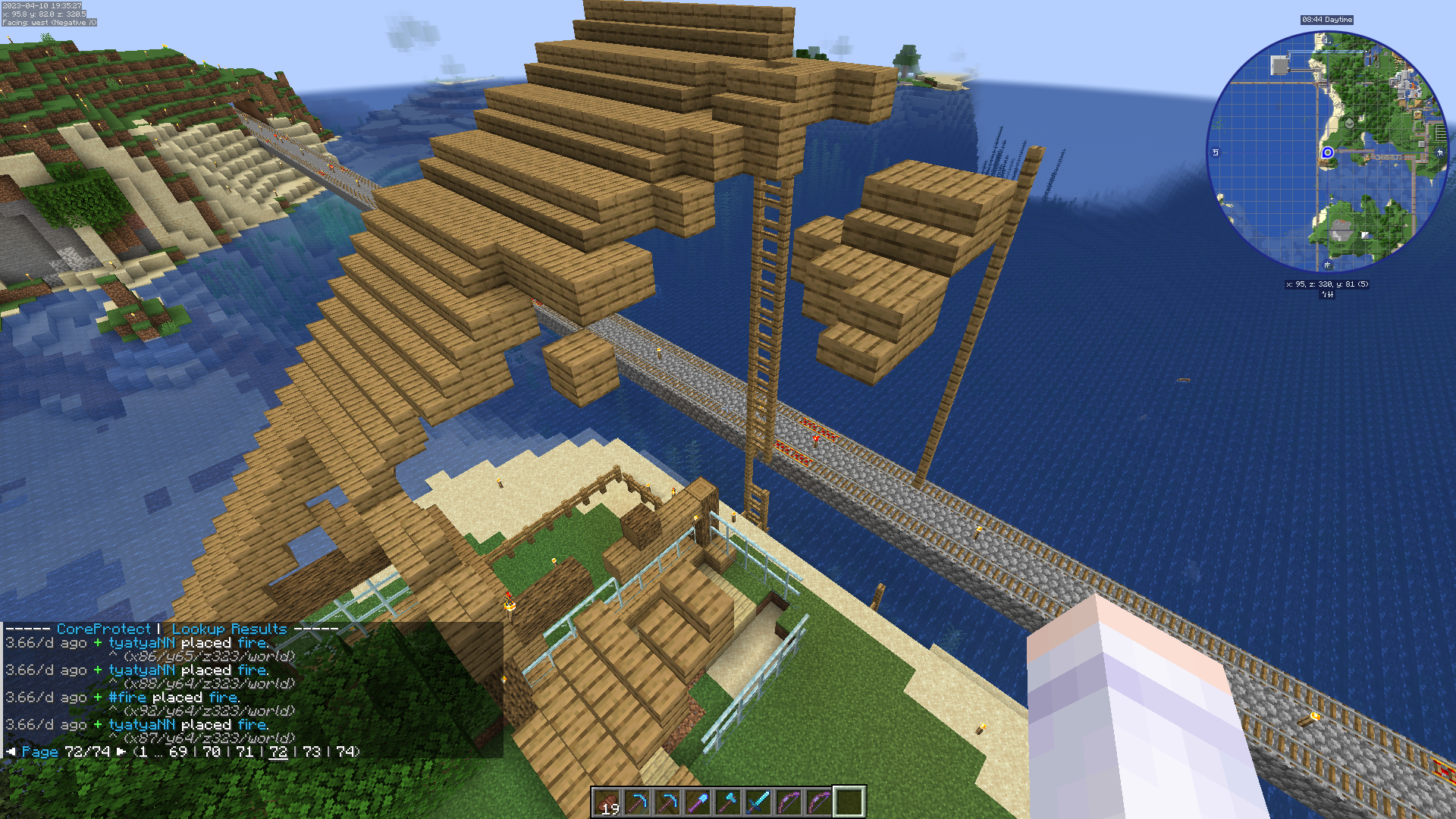Open lookup results page 73
Viewport: 1456px width, 819px height.
coord(312,752)
